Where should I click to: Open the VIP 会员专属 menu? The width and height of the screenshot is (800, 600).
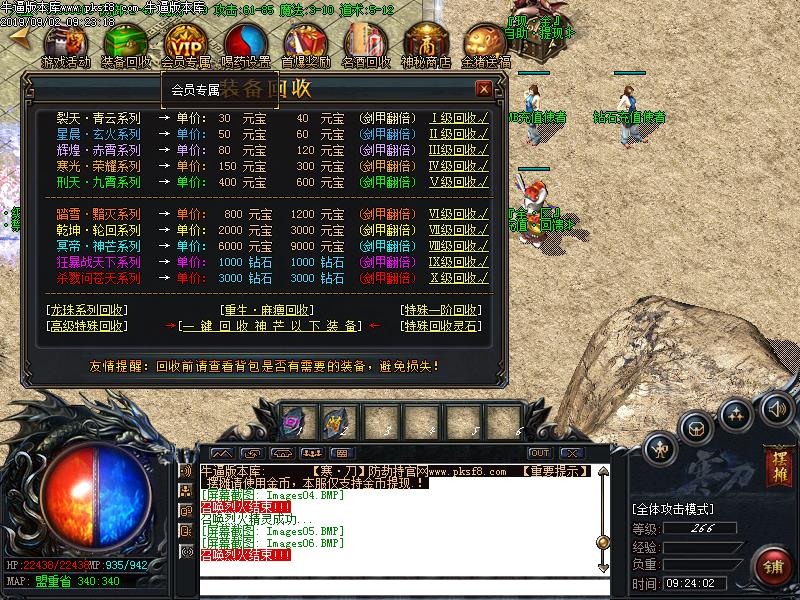[x=185, y=43]
